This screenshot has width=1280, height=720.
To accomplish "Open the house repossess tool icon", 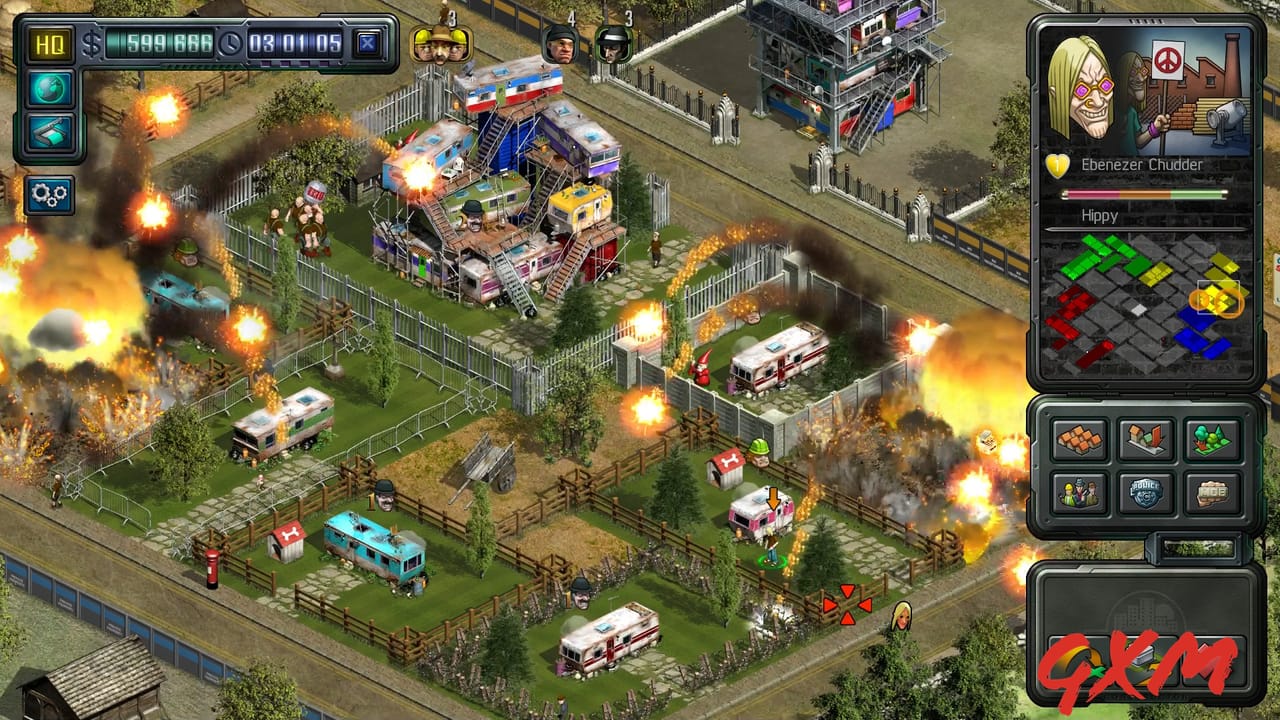I will [x=1146, y=440].
